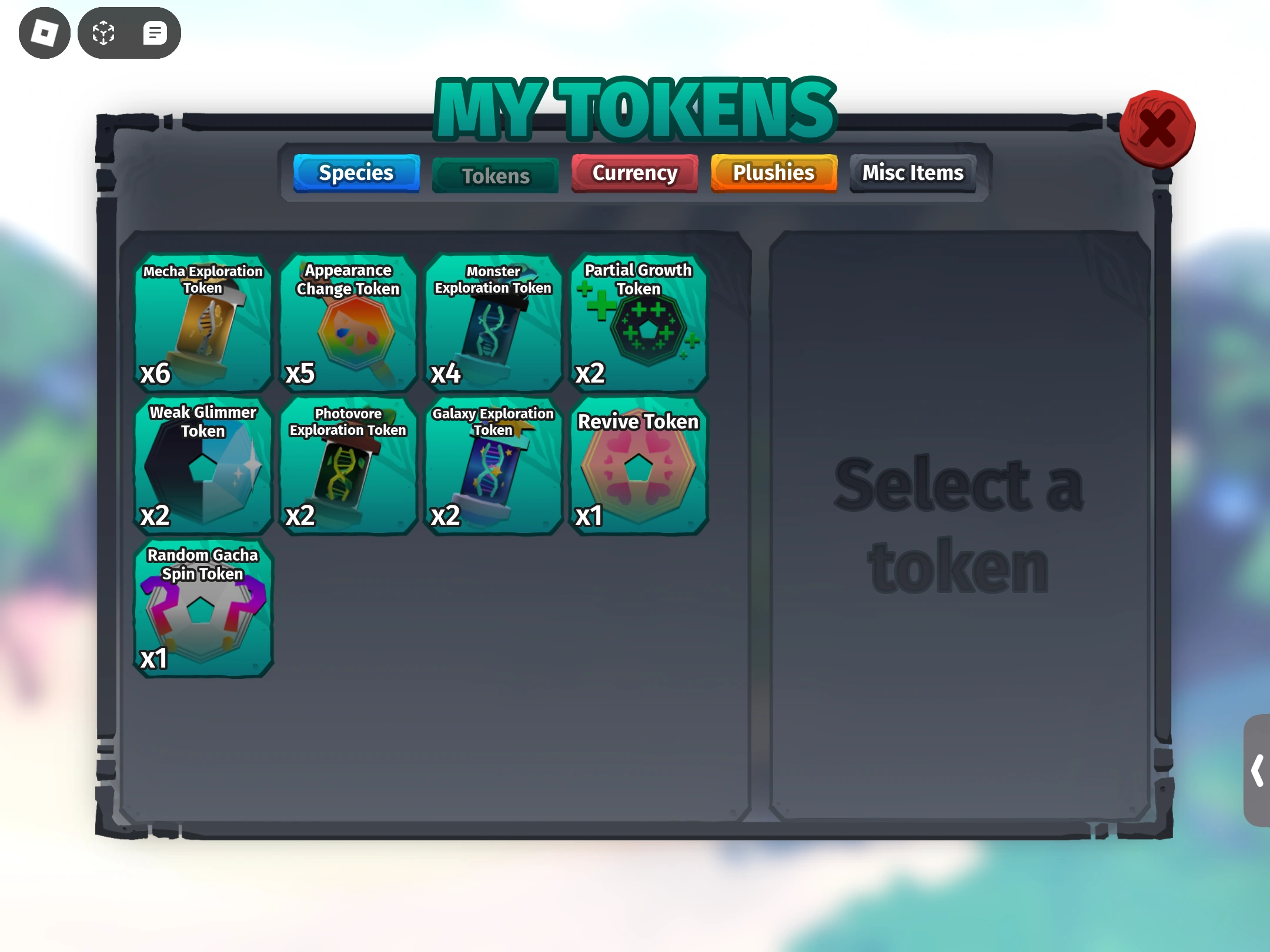Select the Photovore Exploration Token
1270x952 pixels.
tap(348, 467)
